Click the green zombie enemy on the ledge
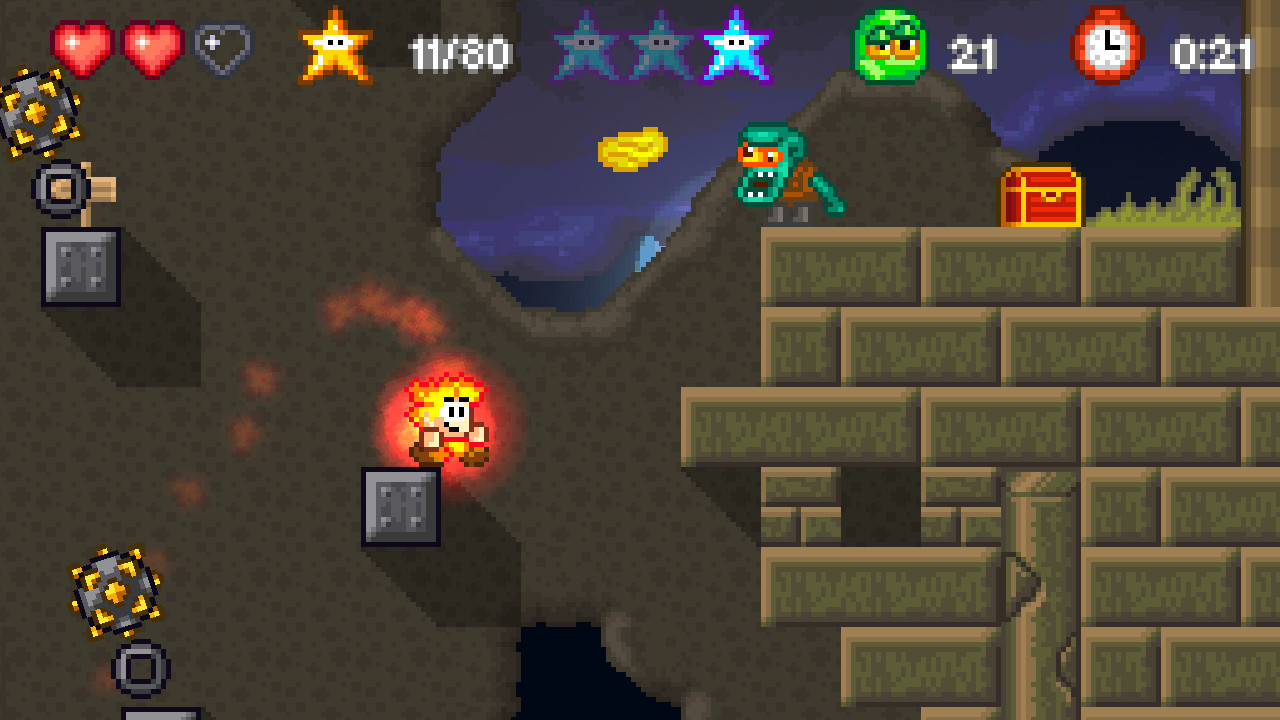The height and width of the screenshot is (720, 1280). pyautogui.click(x=780, y=170)
